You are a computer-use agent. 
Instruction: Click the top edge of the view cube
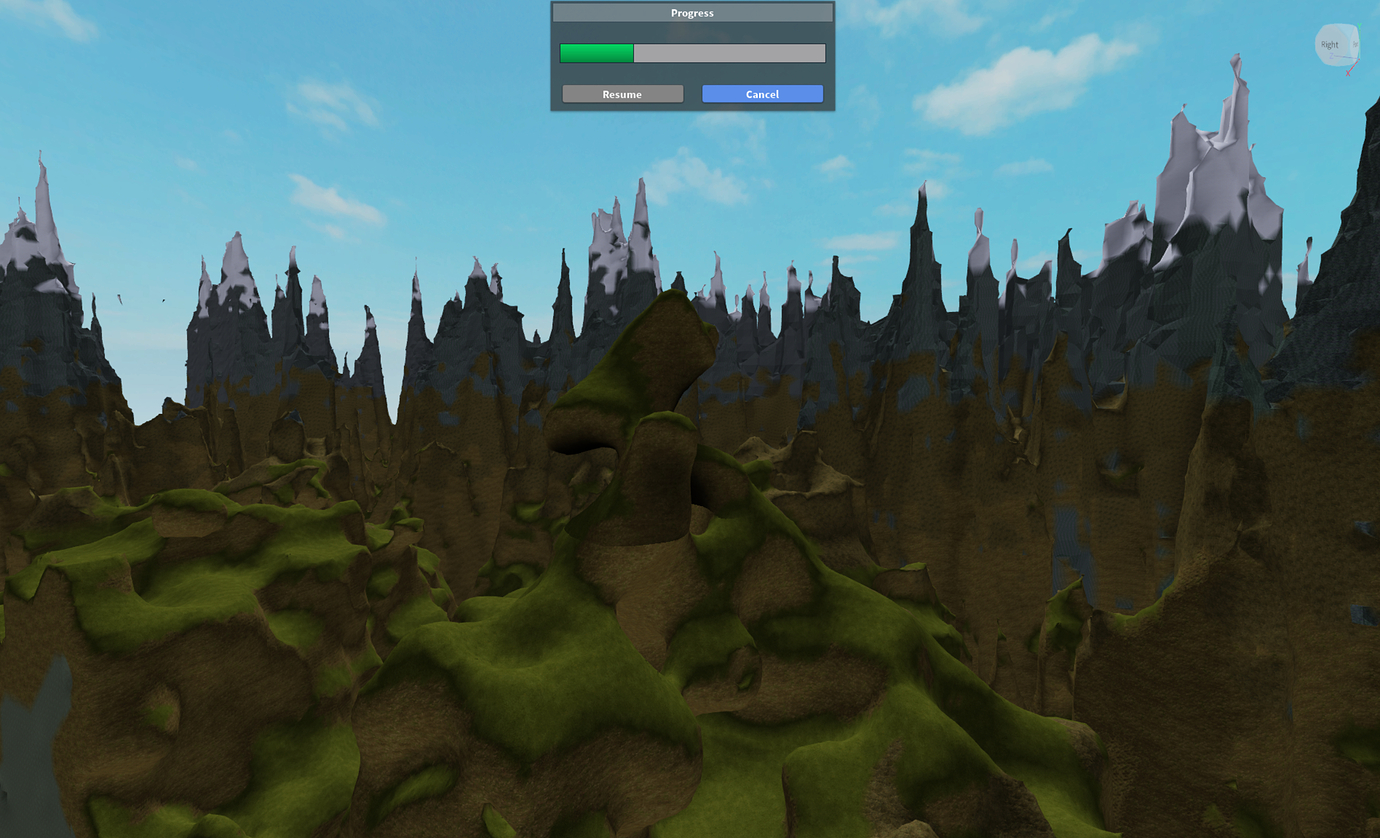(x=1337, y=24)
